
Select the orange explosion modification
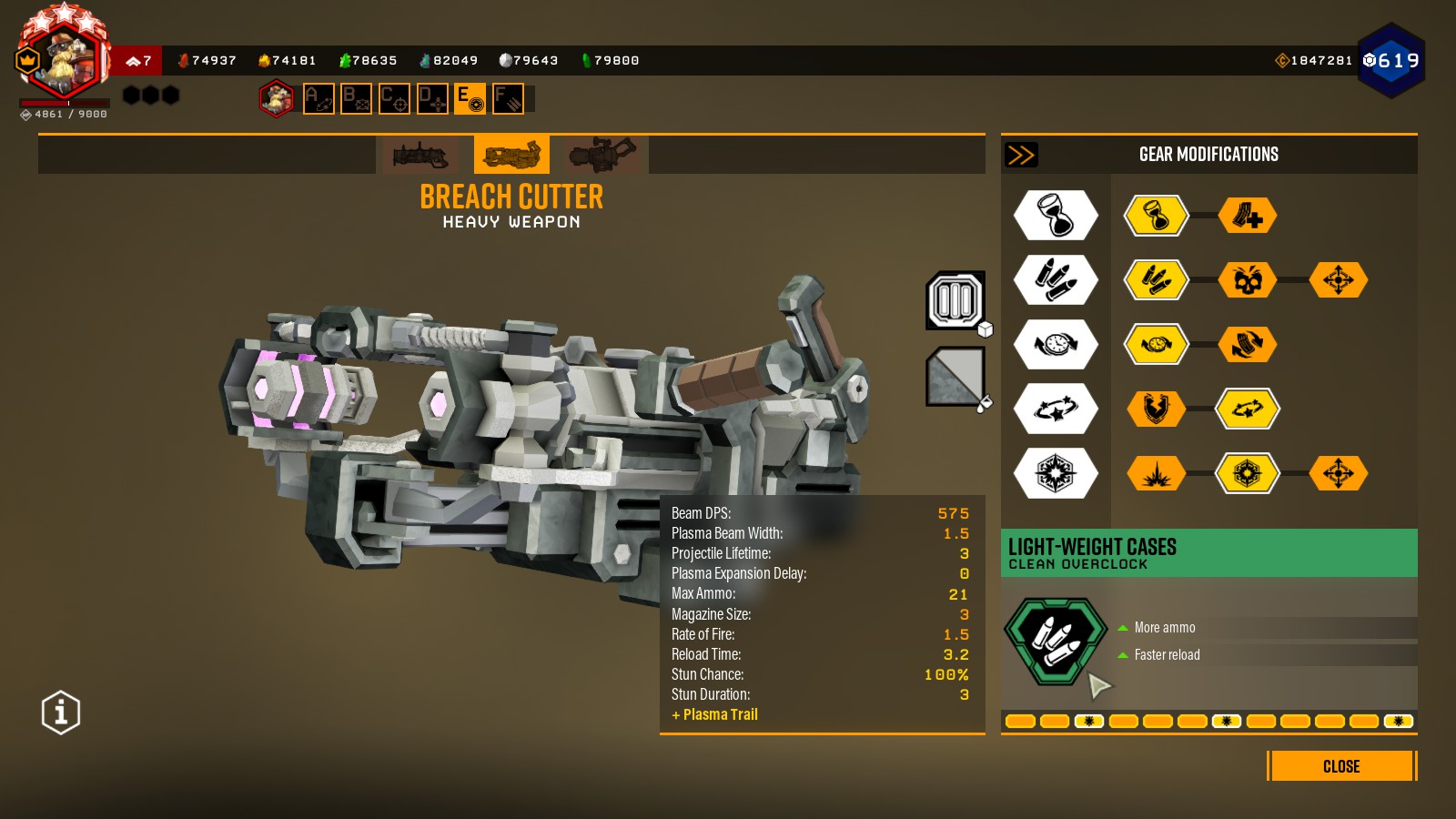(1157, 474)
